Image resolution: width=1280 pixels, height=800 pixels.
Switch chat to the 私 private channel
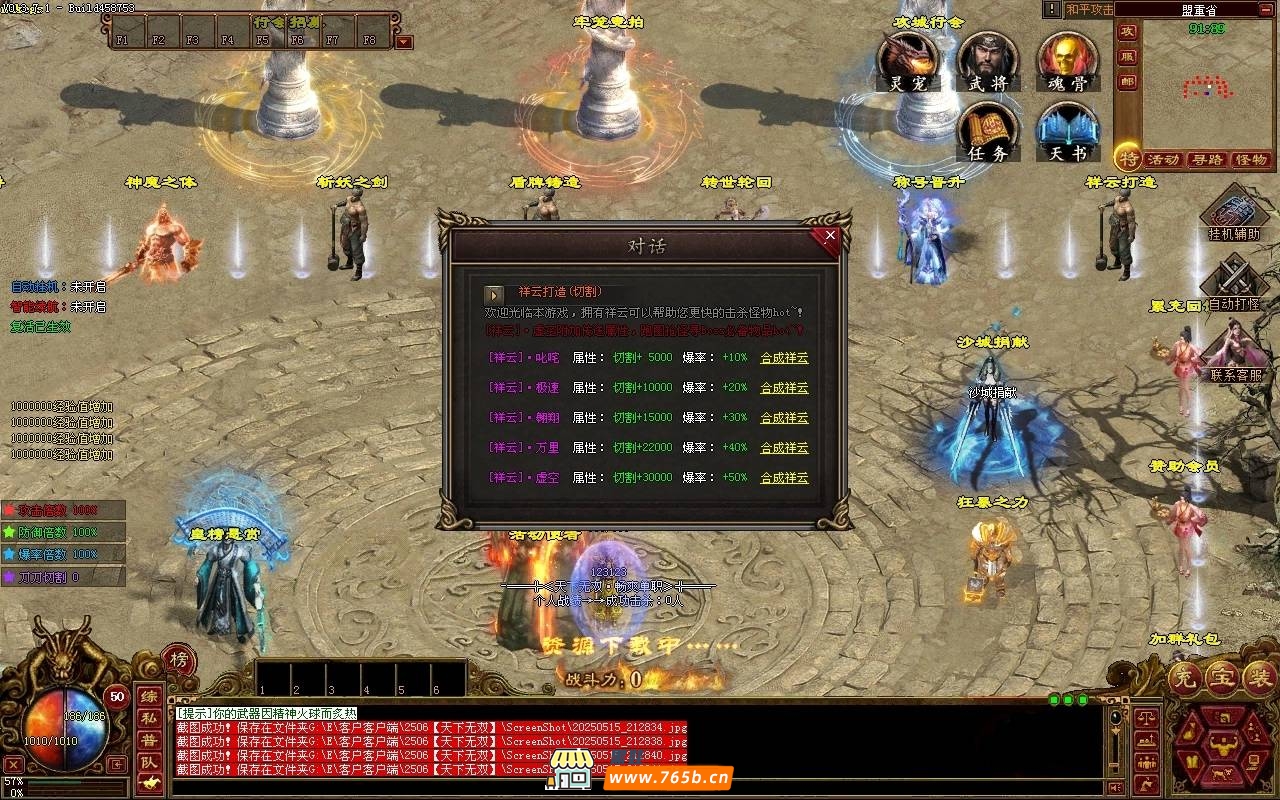coord(148,718)
